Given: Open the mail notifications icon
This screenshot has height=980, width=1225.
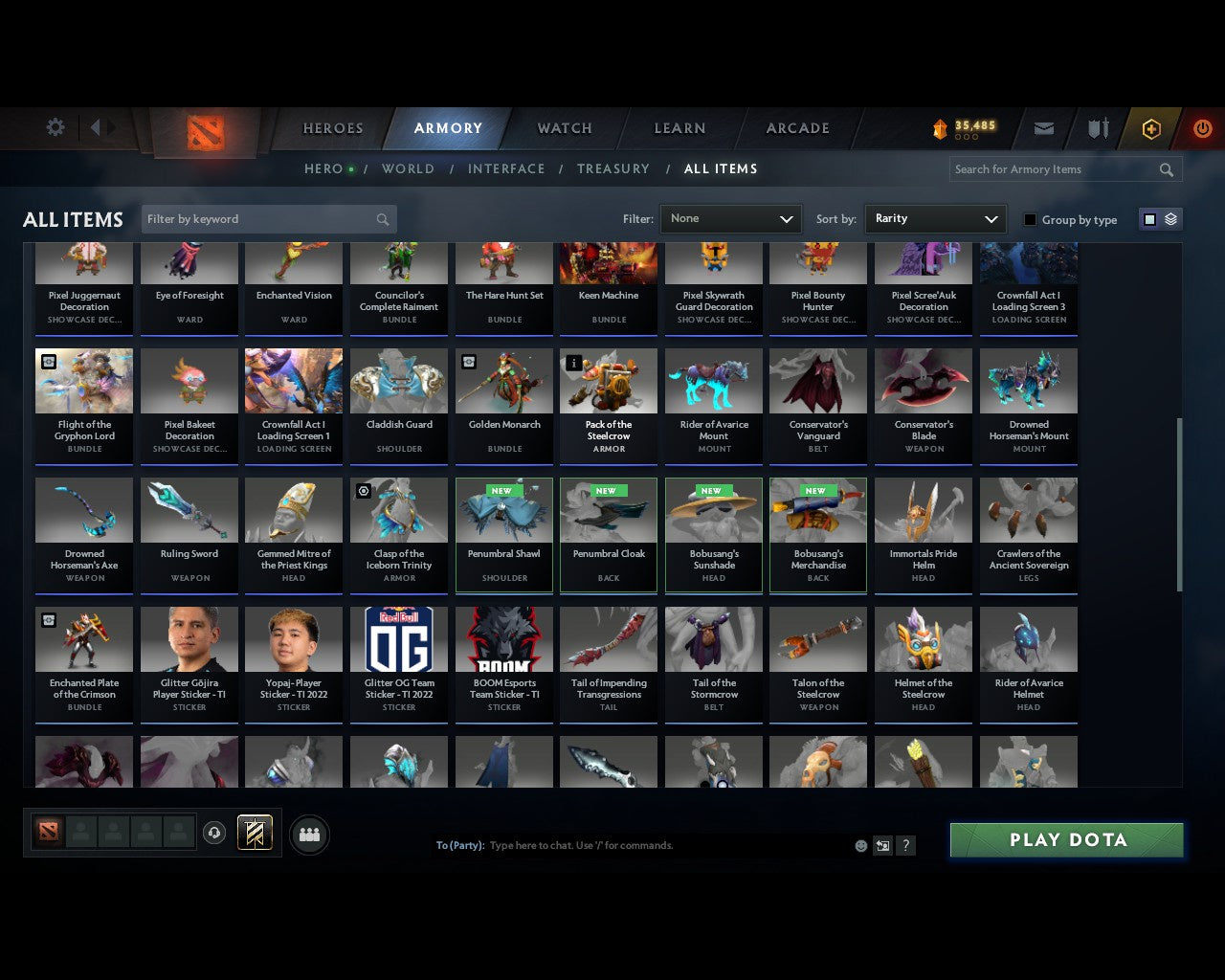Looking at the screenshot, I should [x=1043, y=128].
